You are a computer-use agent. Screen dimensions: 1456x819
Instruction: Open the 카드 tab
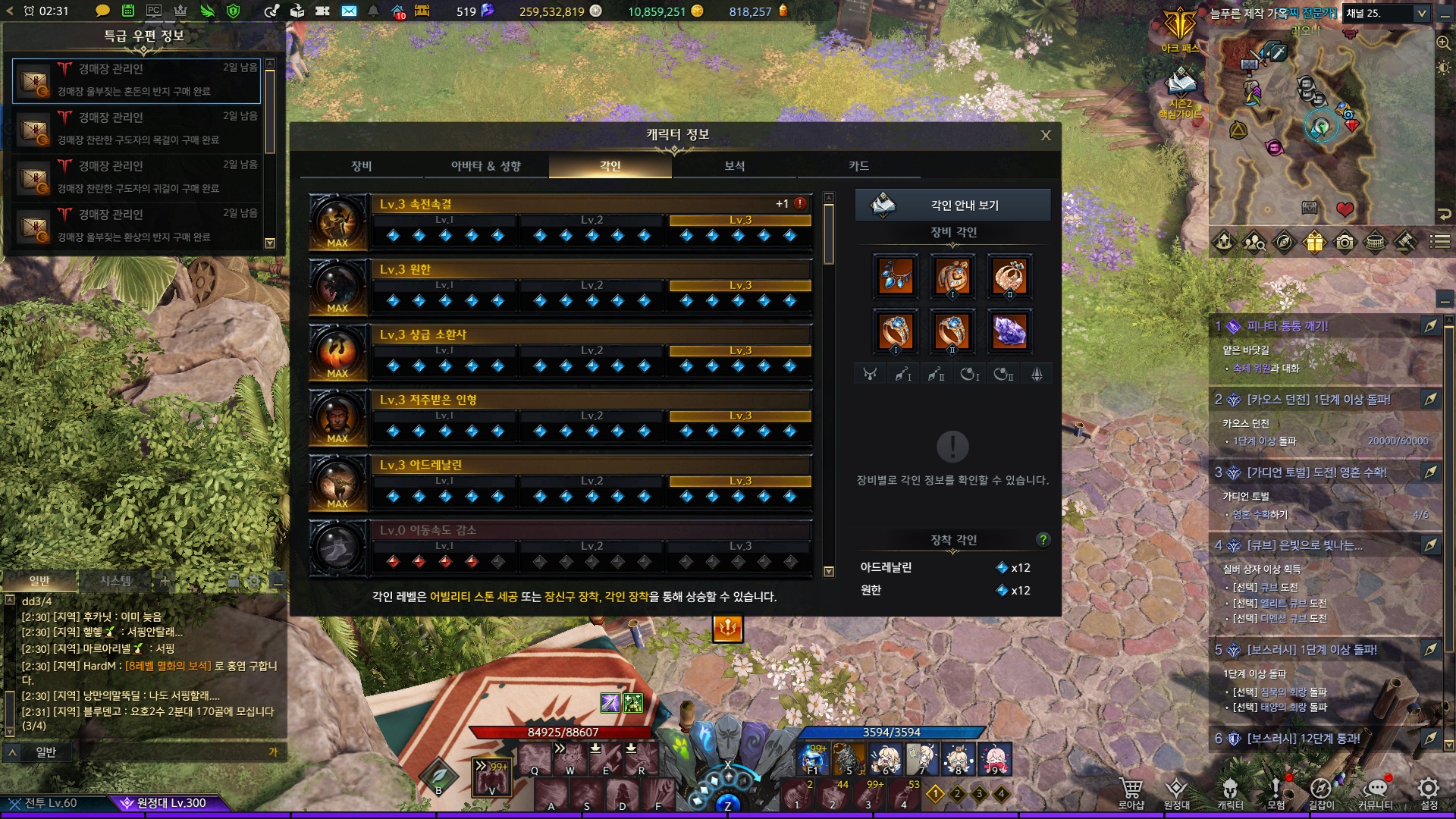(x=858, y=166)
